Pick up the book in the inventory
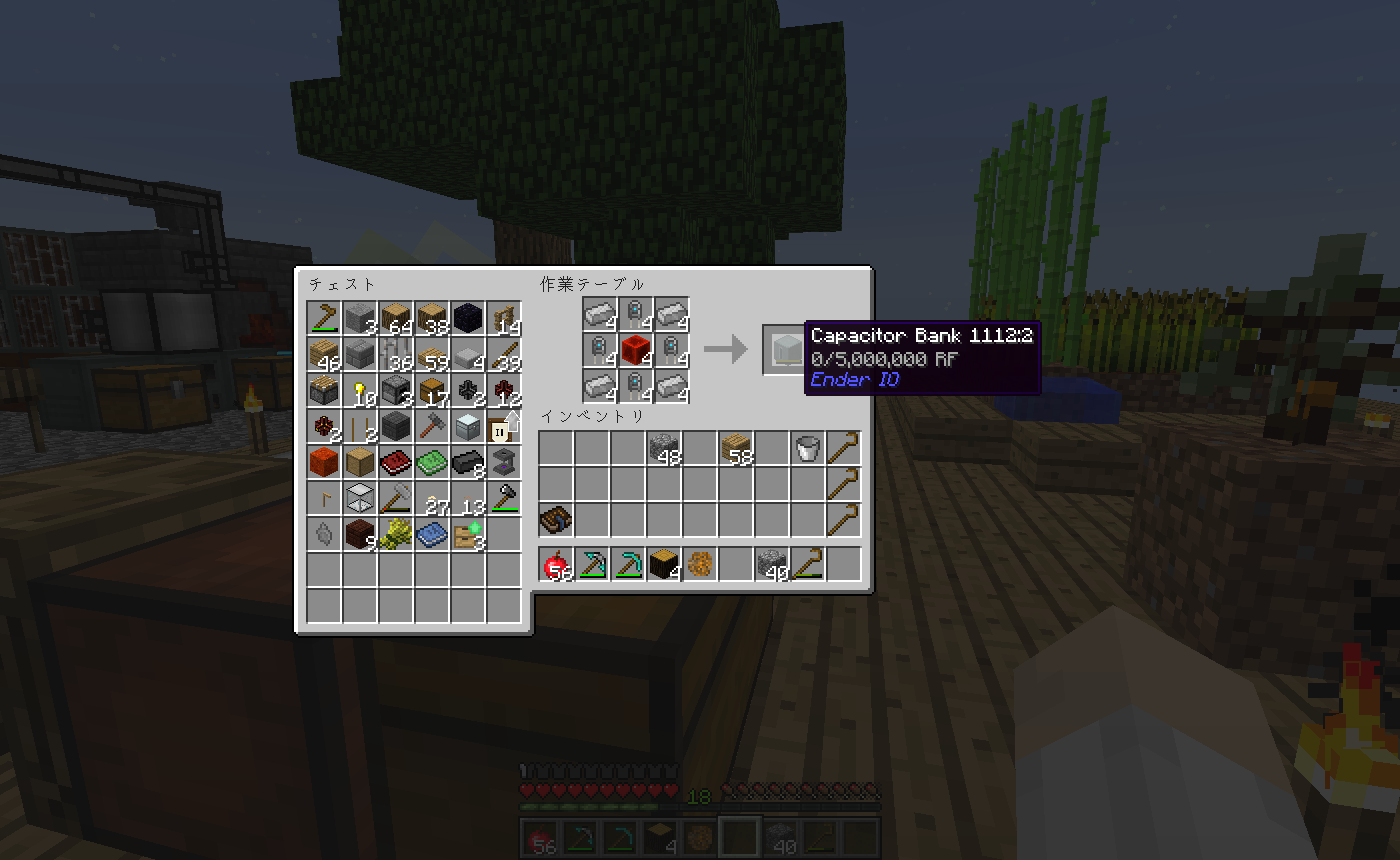The height and width of the screenshot is (860, 1400). click(555, 521)
